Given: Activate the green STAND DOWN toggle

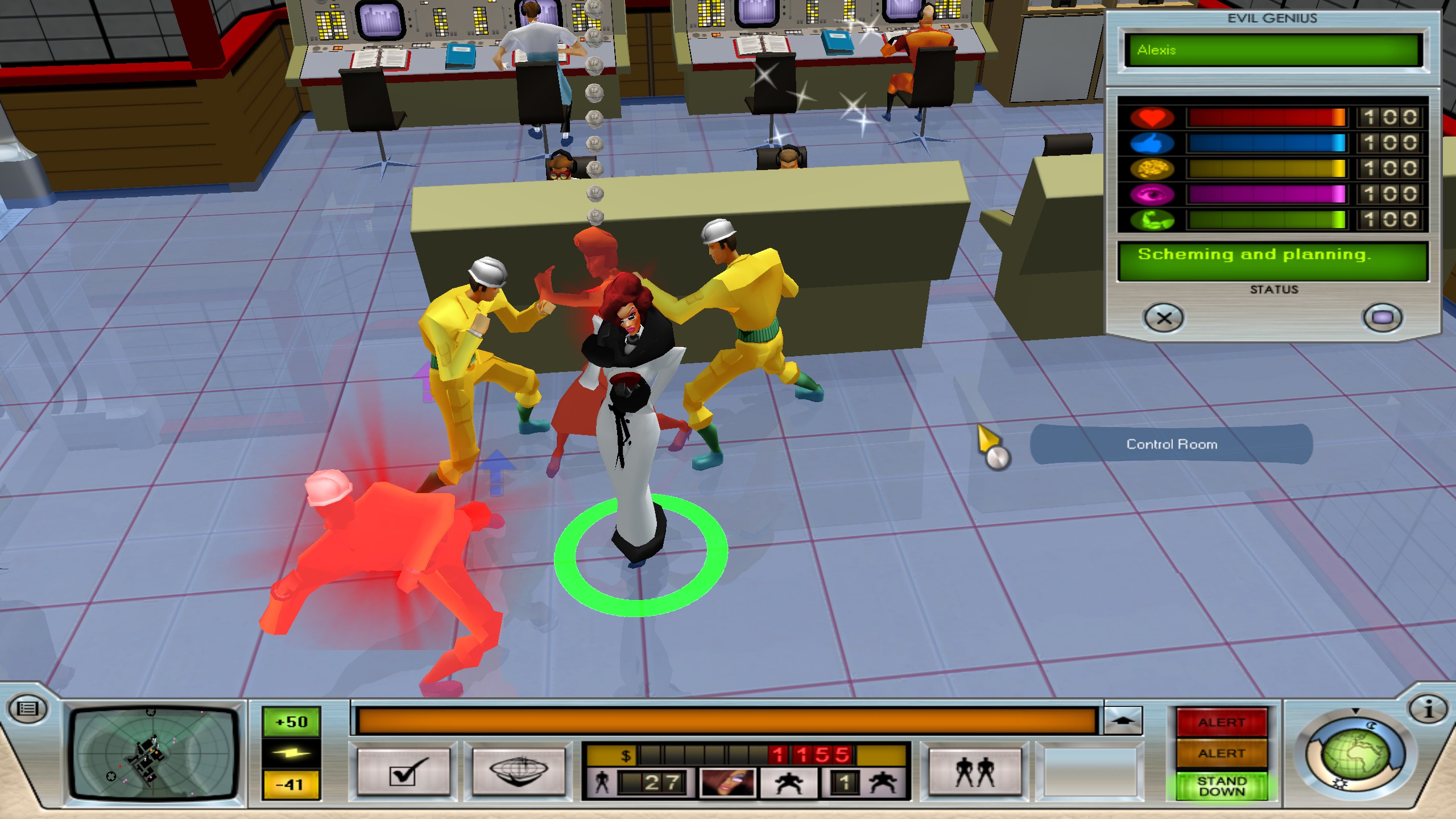Looking at the screenshot, I should [1222, 785].
